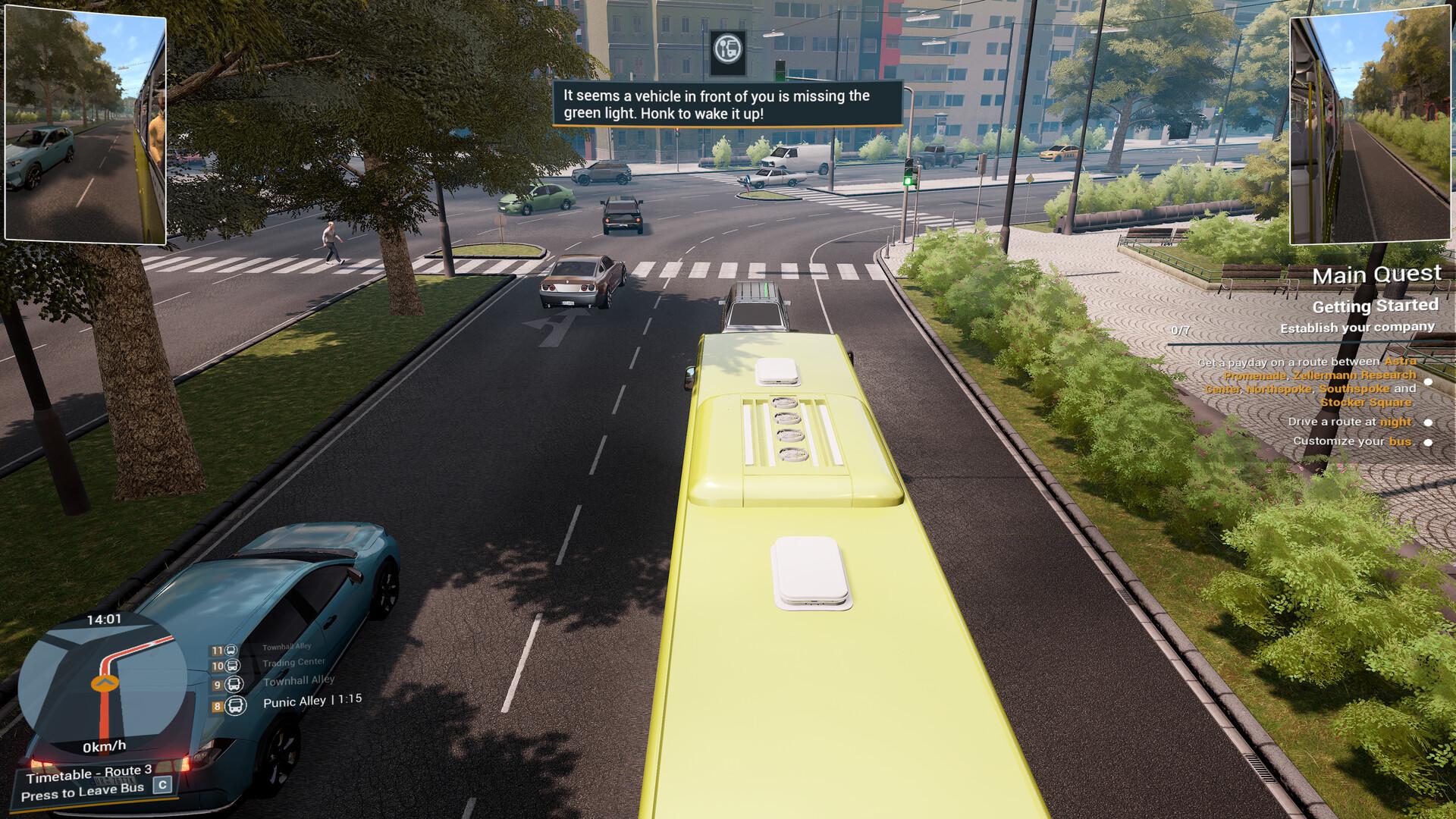Expand the Getting Started quest details
The width and height of the screenshot is (1456, 819).
(x=1375, y=306)
